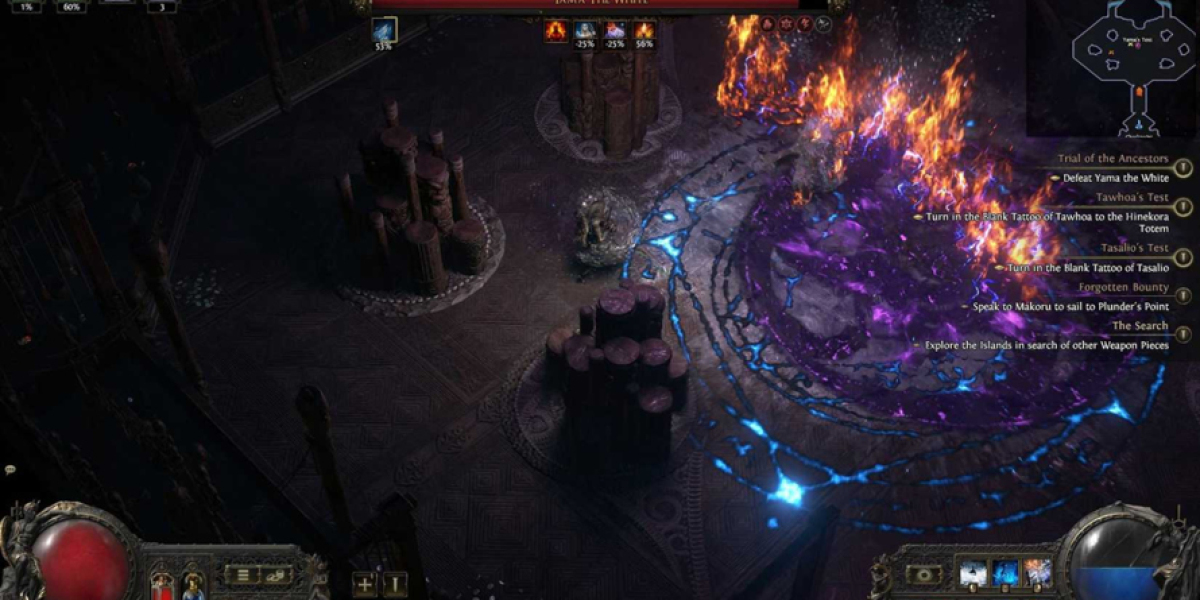The image size is (1200, 600).
Task: Click the exclamation mark button
Action: point(396,584)
